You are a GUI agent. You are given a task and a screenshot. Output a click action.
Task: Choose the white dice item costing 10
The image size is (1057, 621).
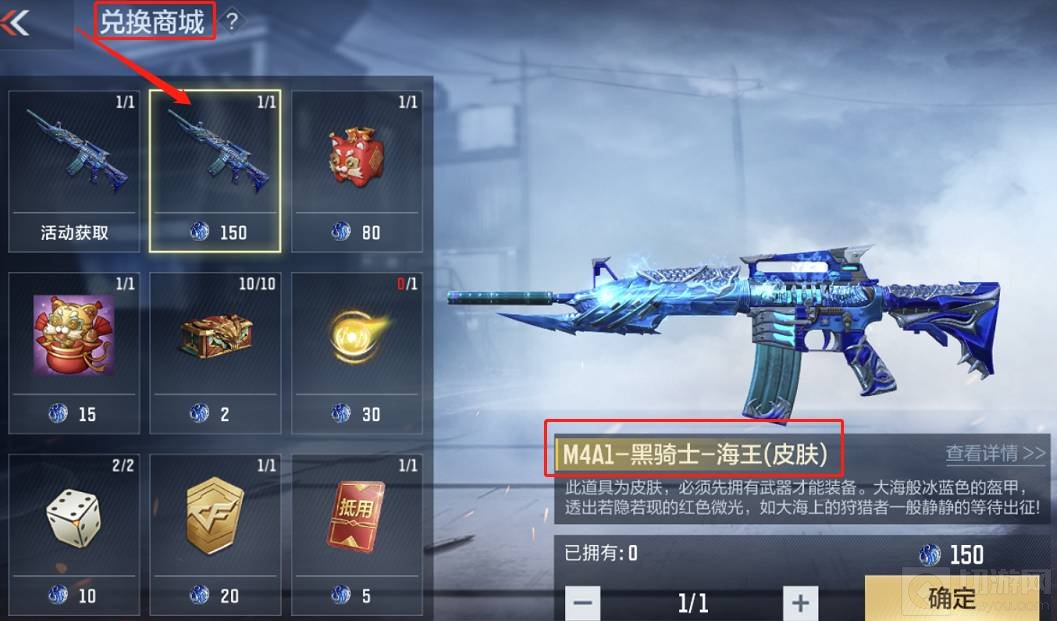coord(73,531)
